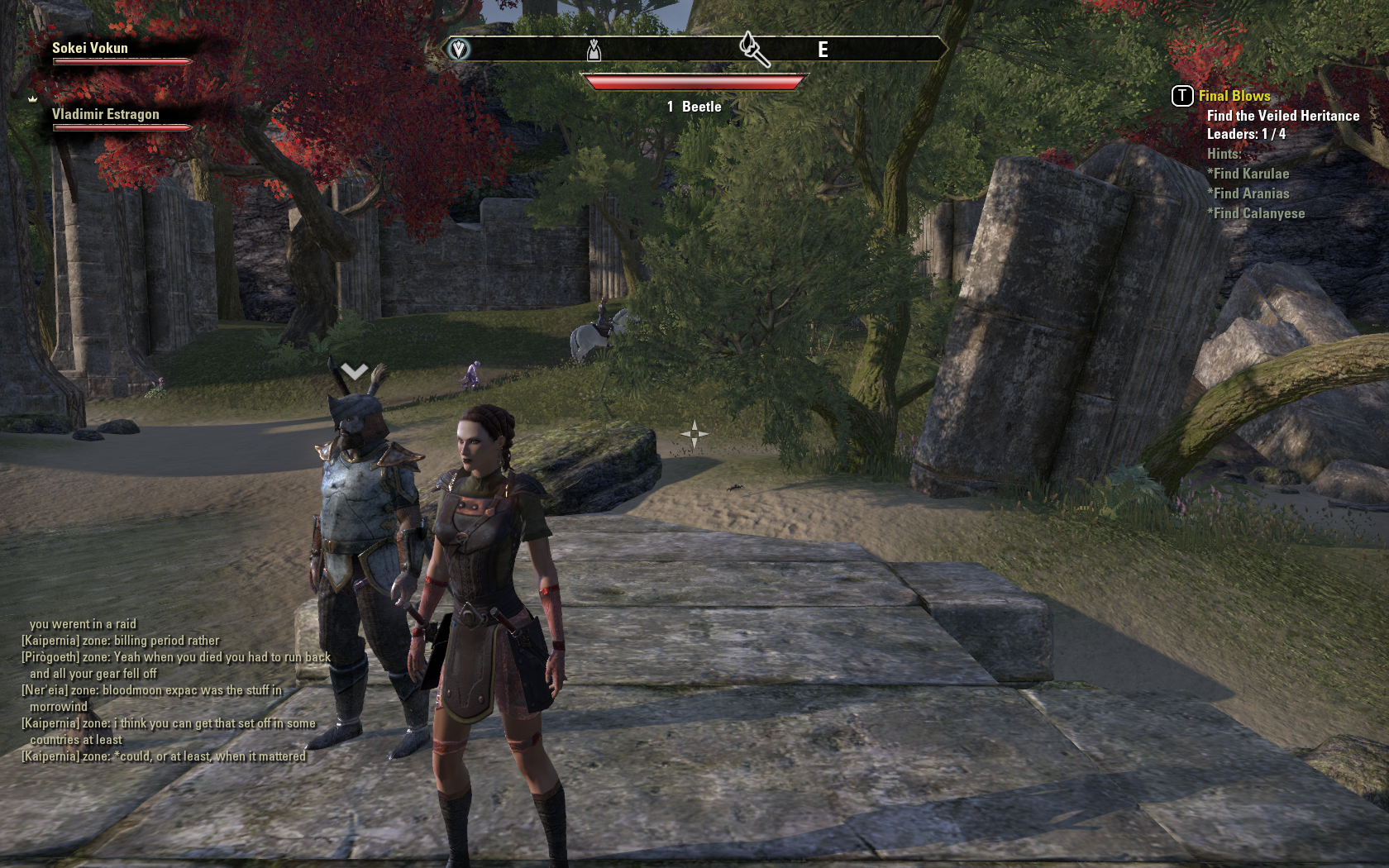Click the Find Karulae quest hint
This screenshot has height=868, width=1389.
[1250, 174]
